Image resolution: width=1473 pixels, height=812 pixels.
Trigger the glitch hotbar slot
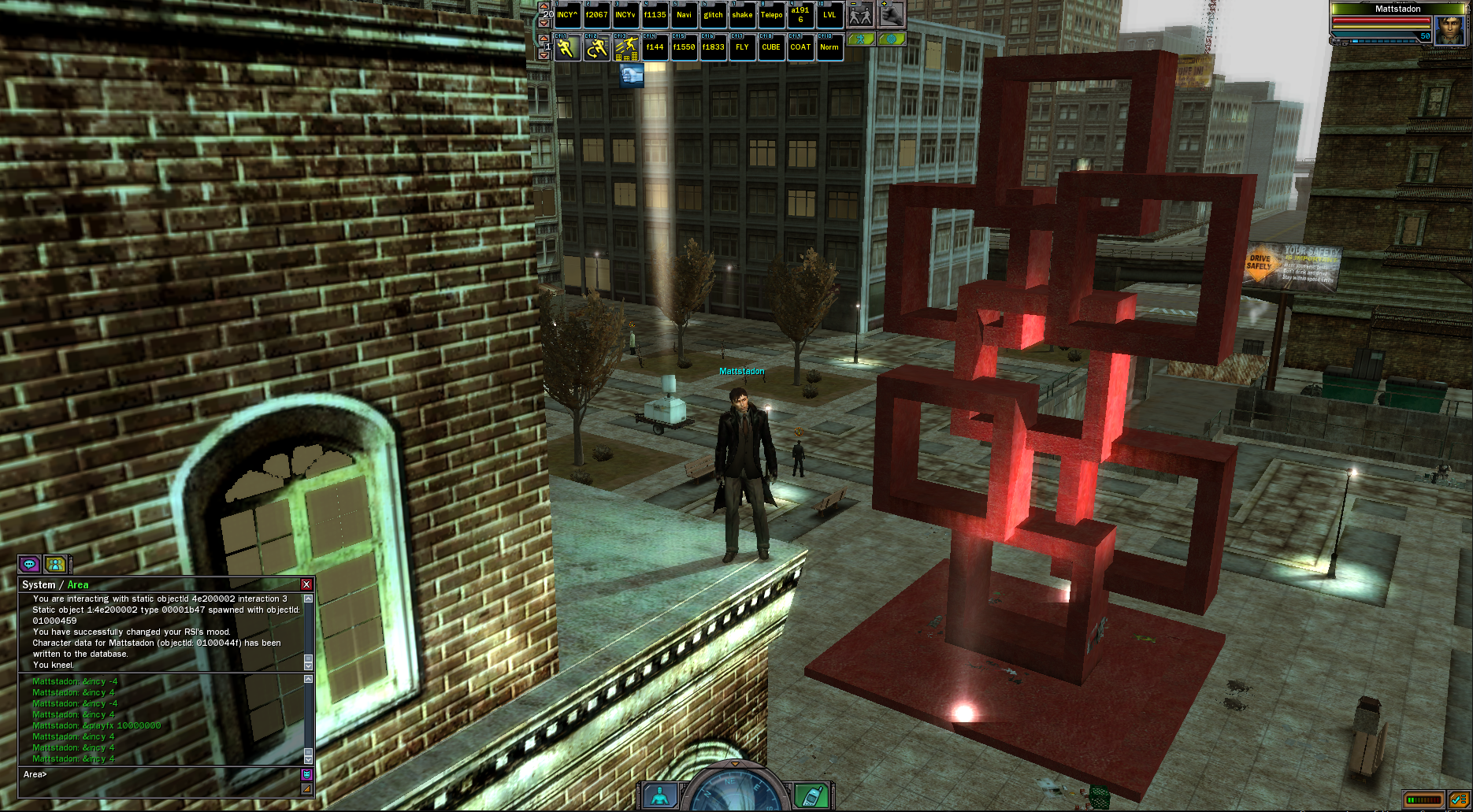click(x=713, y=15)
